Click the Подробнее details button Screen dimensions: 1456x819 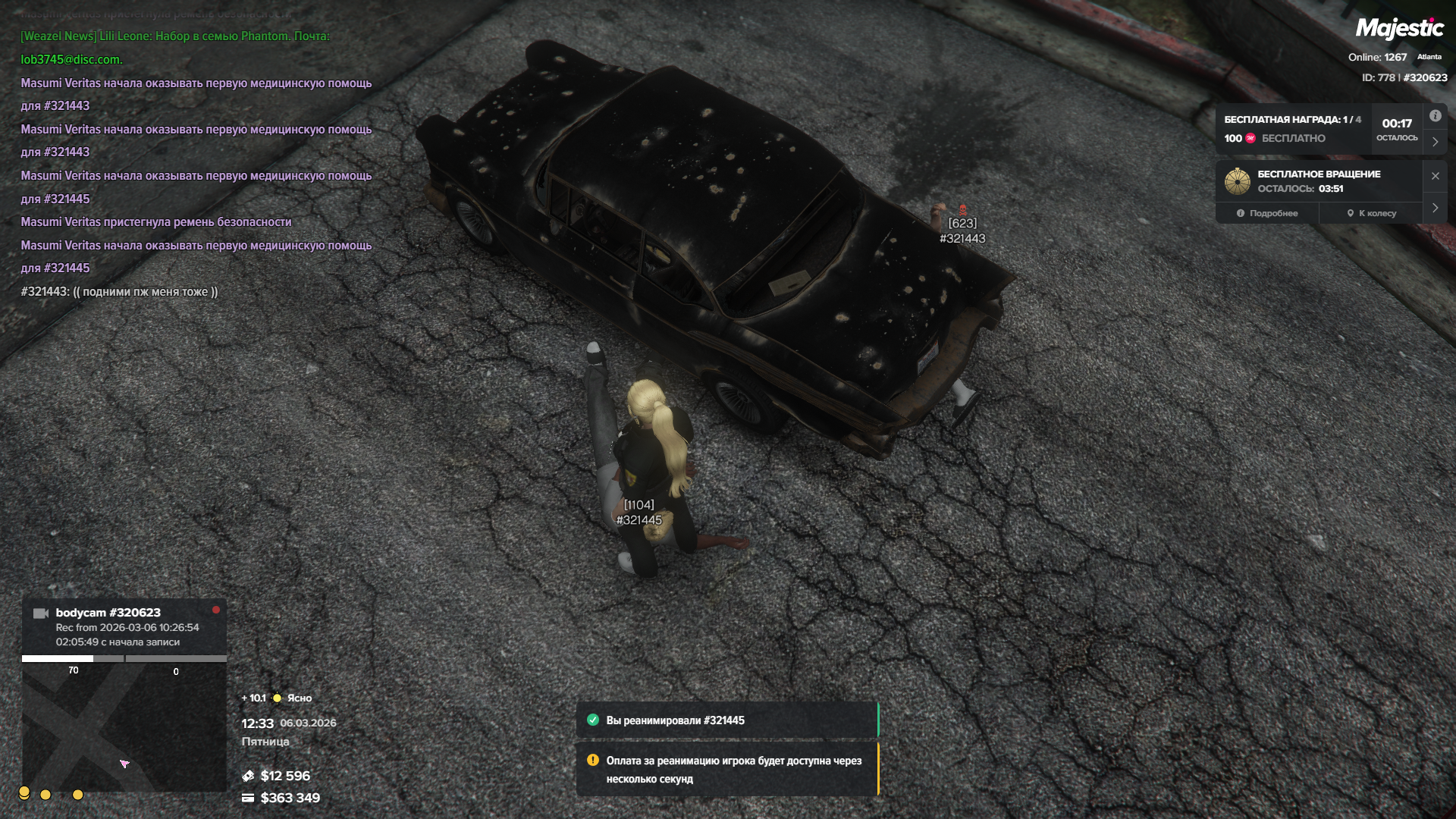coord(1267,213)
